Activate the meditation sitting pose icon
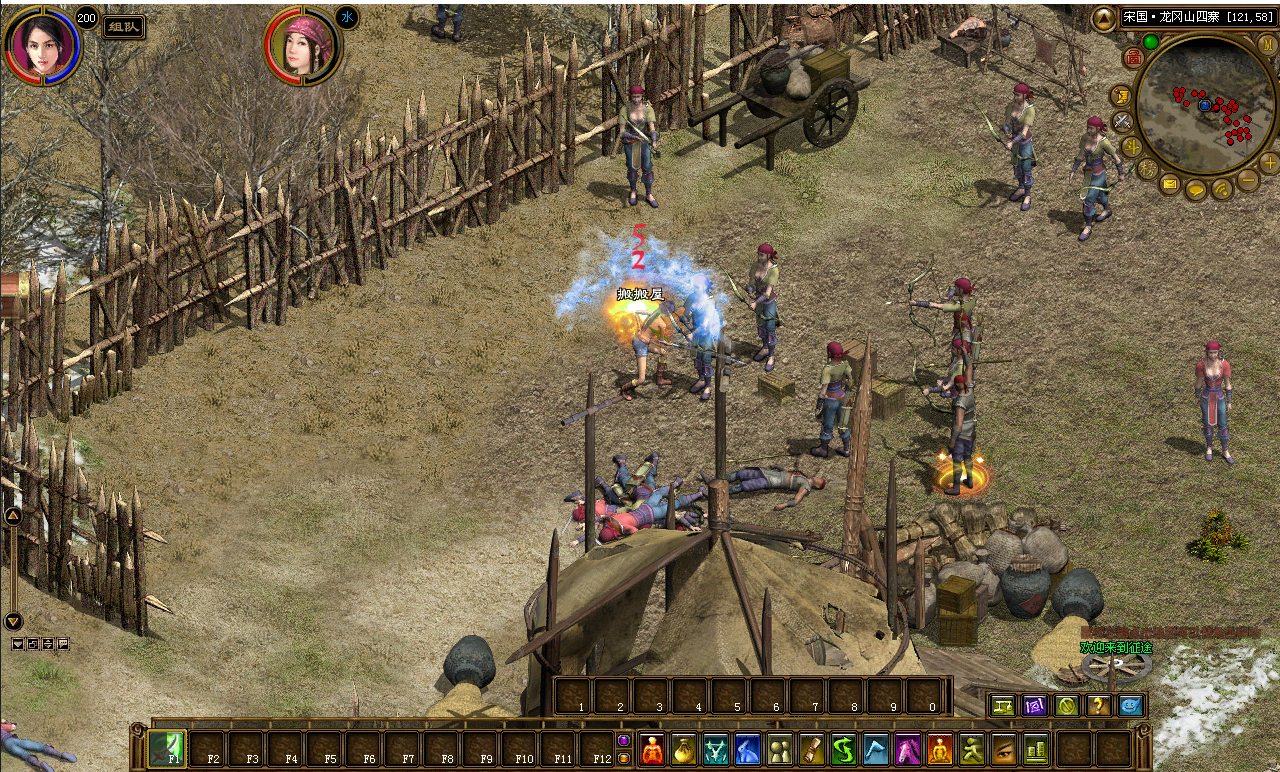 pos(940,749)
